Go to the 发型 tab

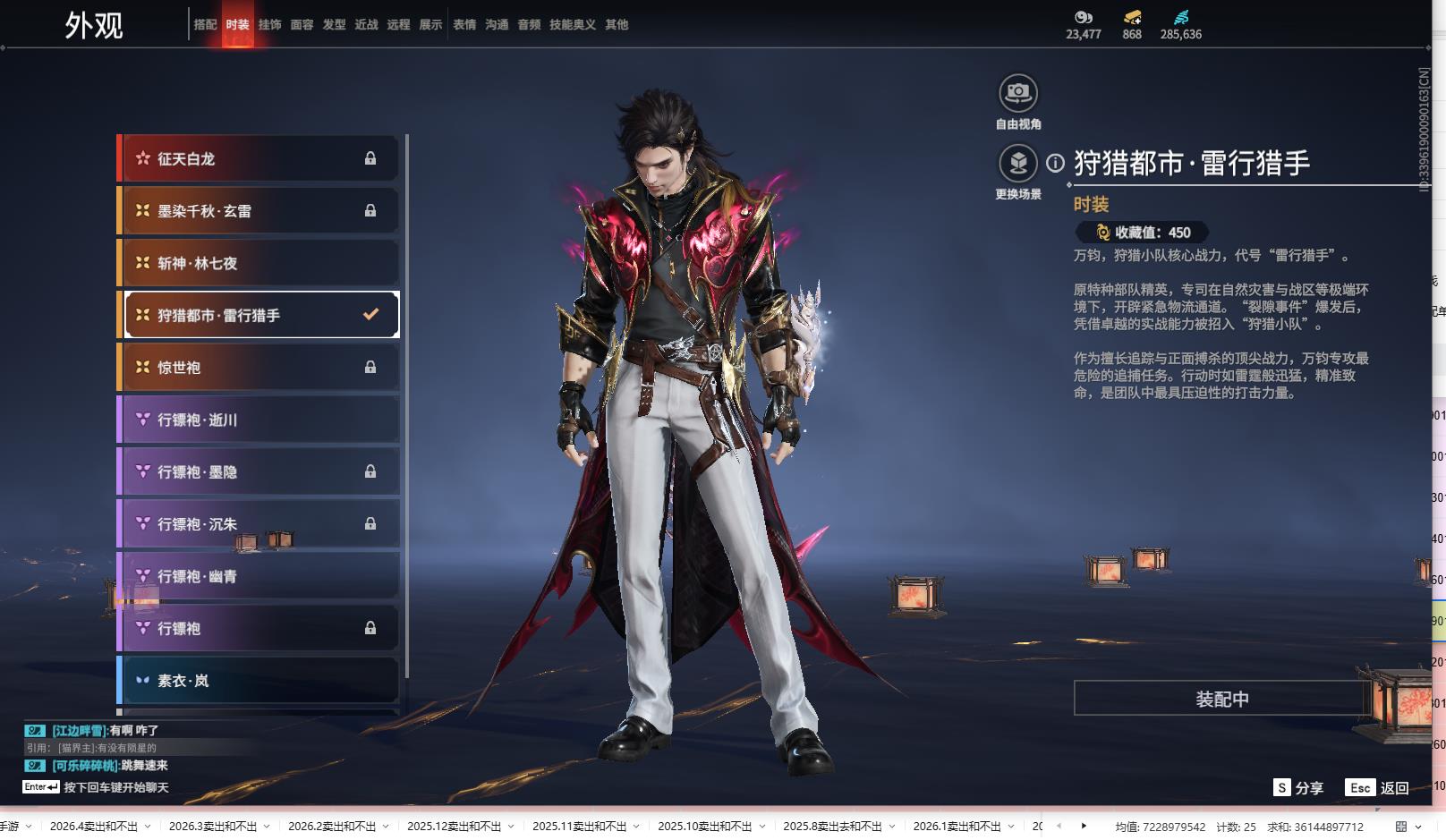click(334, 25)
